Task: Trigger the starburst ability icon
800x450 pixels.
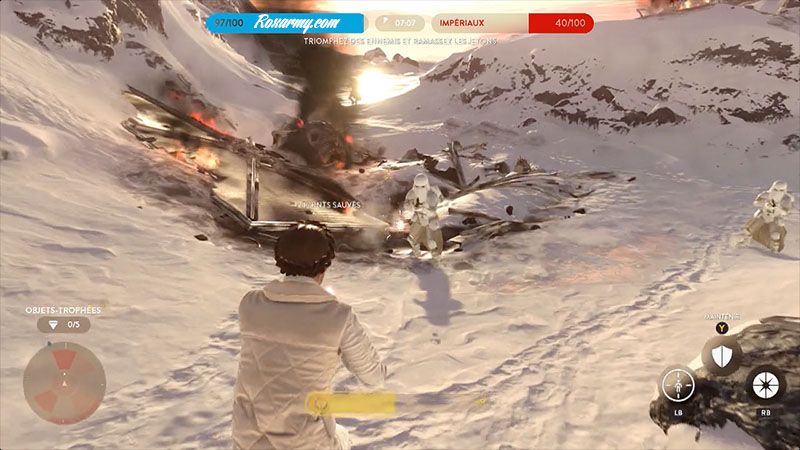Action: 764,385
